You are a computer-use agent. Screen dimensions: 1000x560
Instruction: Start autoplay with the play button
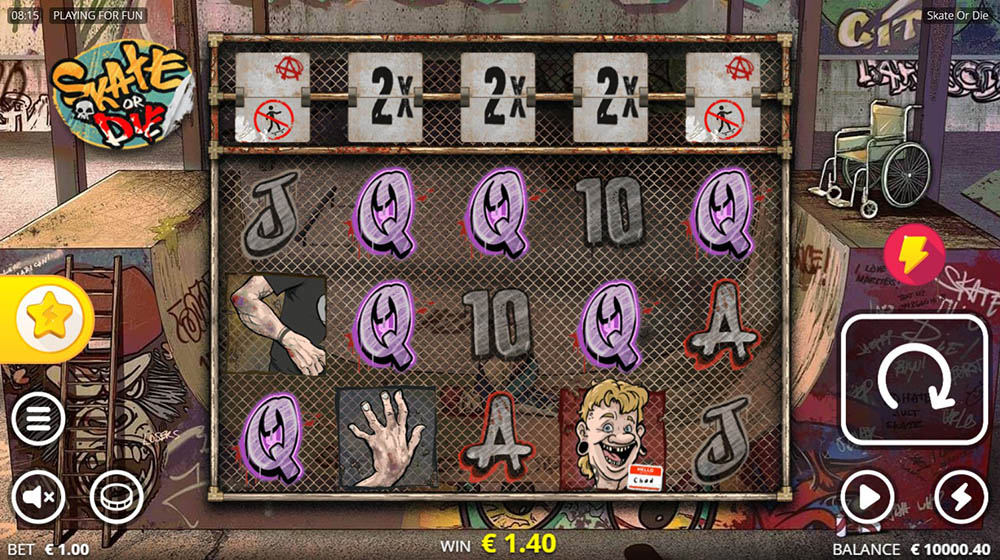pos(866,496)
